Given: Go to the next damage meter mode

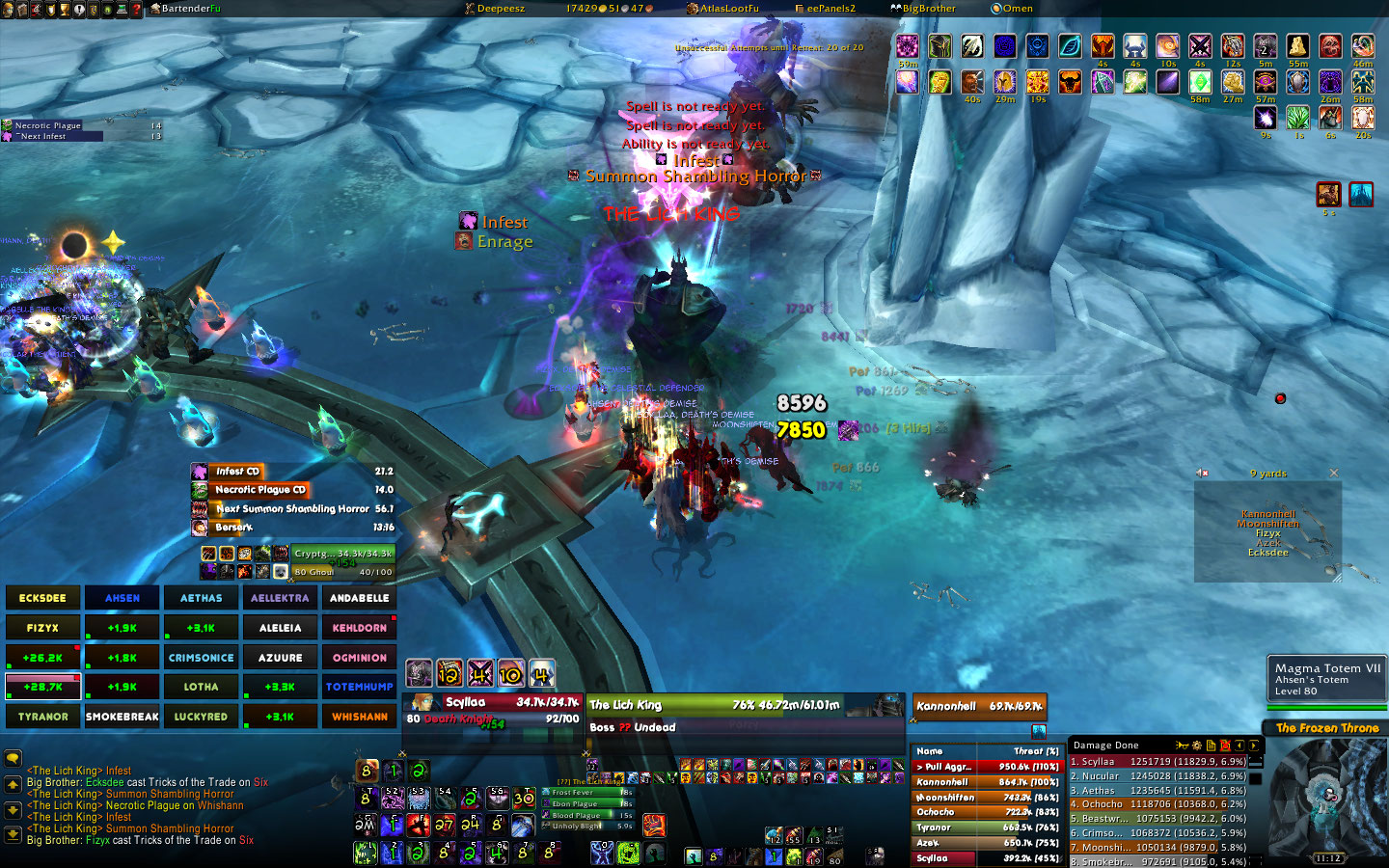Looking at the screenshot, I should tap(1253, 746).
